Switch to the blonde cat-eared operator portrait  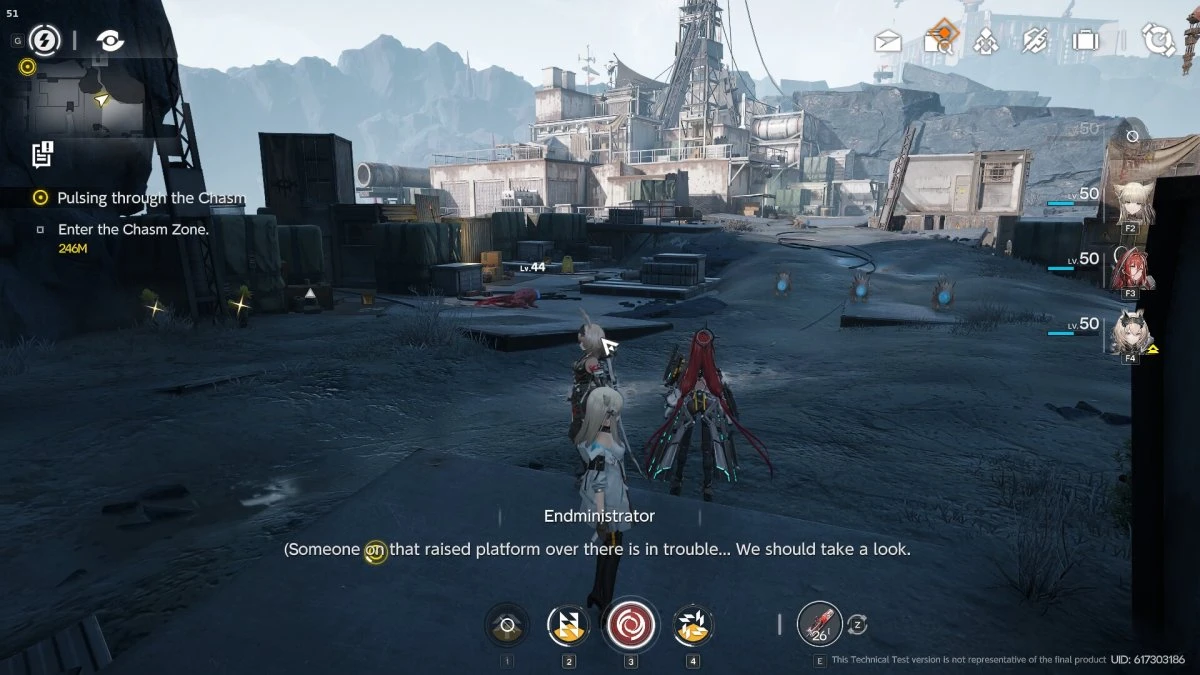click(1131, 203)
